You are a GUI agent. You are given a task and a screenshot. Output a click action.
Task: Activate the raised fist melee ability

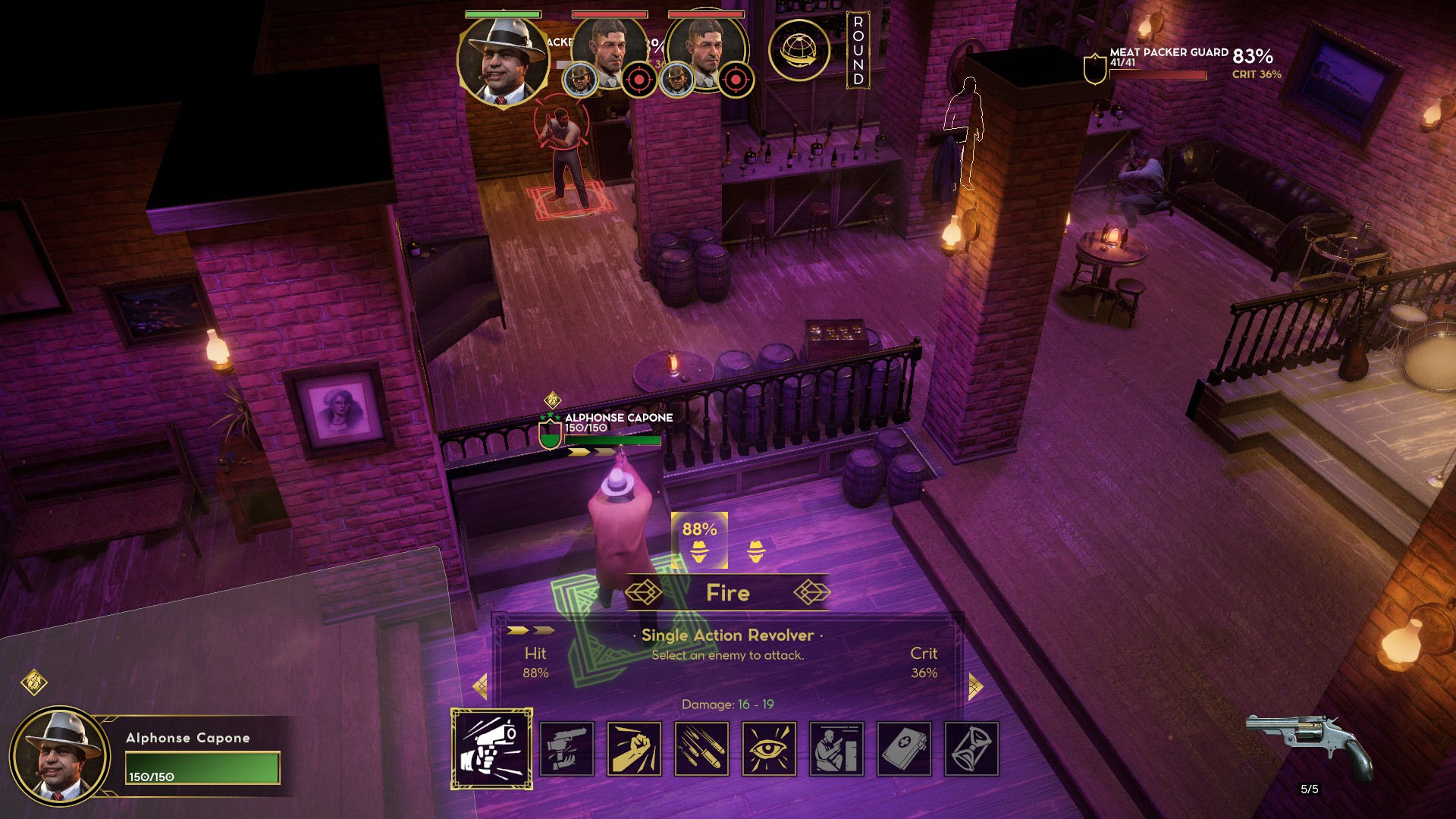coord(634,748)
